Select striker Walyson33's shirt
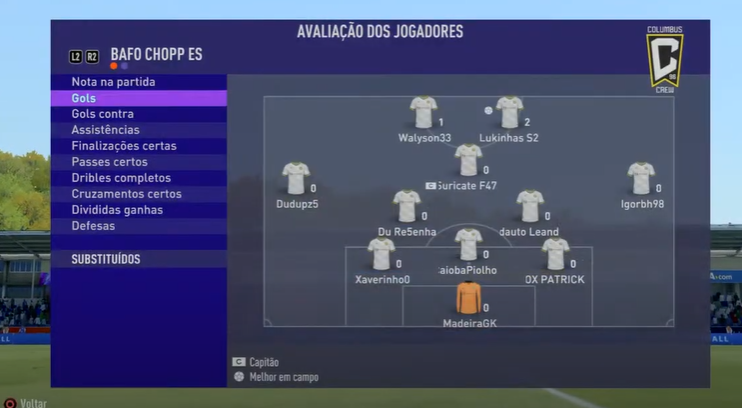742x408 pixels. tap(424, 112)
